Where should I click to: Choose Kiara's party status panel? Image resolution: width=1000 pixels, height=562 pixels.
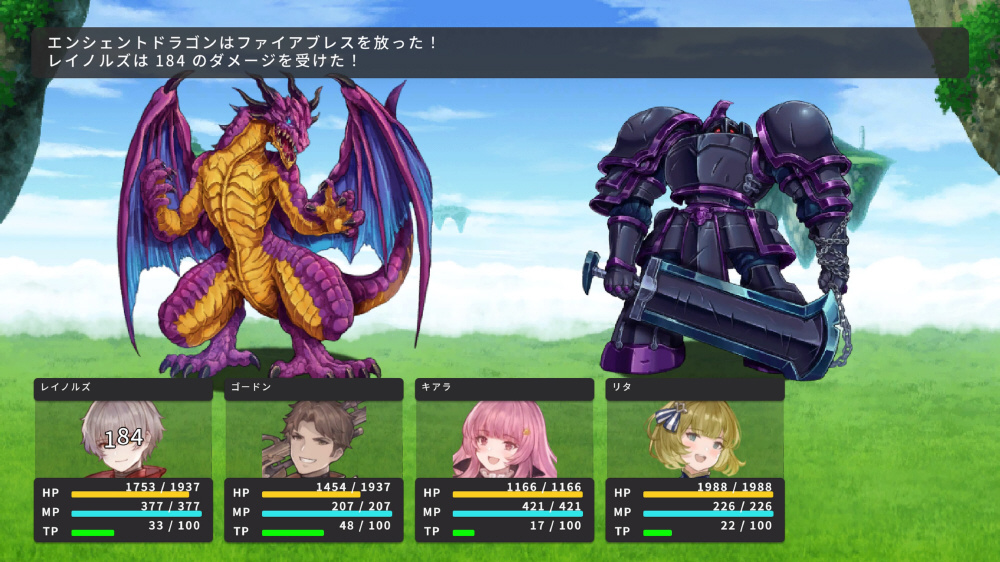coord(504,460)
